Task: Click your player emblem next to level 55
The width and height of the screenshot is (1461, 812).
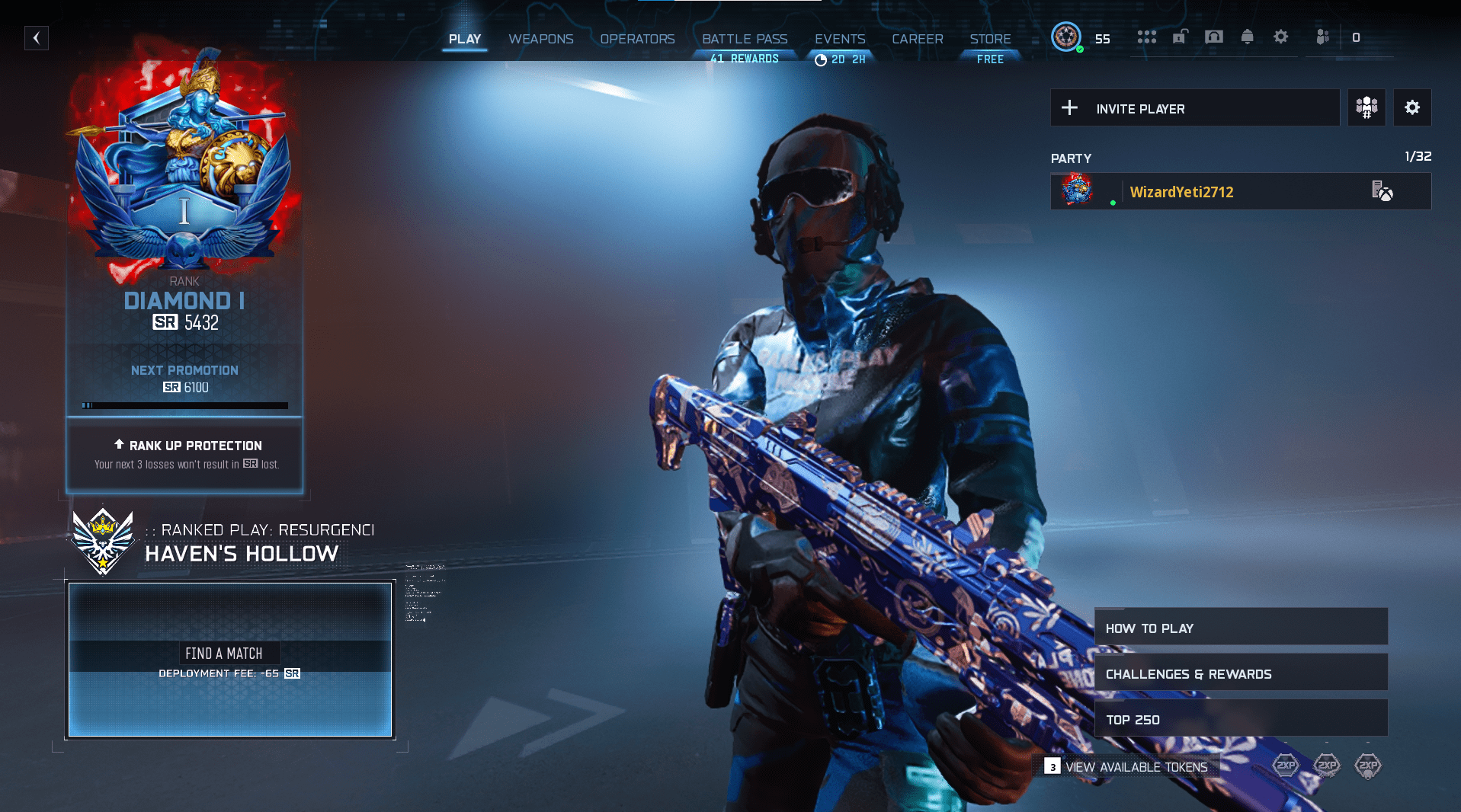Action: click(x=1067, y=36)
